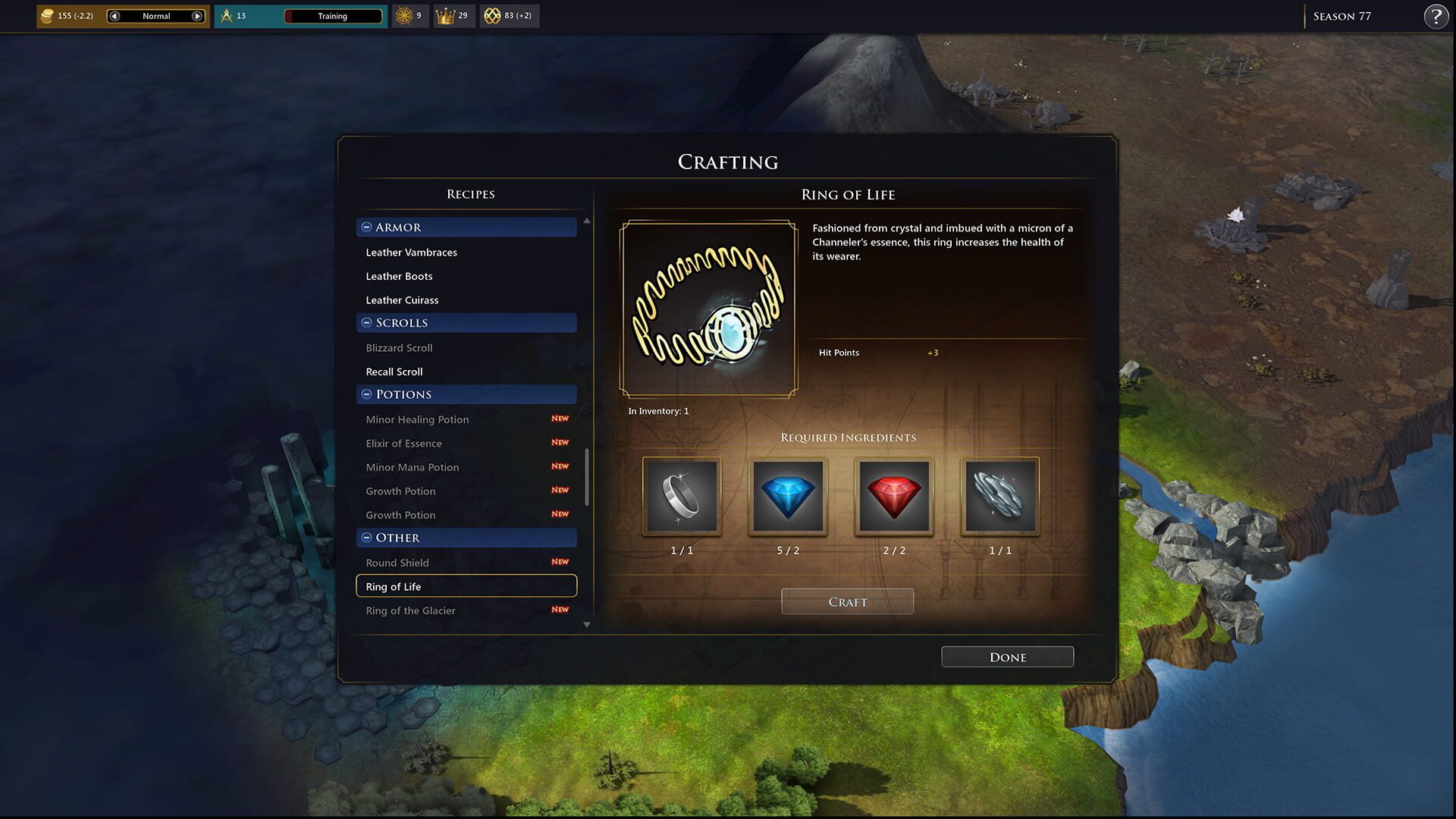1456x819 pixels.
Task: Collapse the Potions recipes section
Action: coord(366,394)
